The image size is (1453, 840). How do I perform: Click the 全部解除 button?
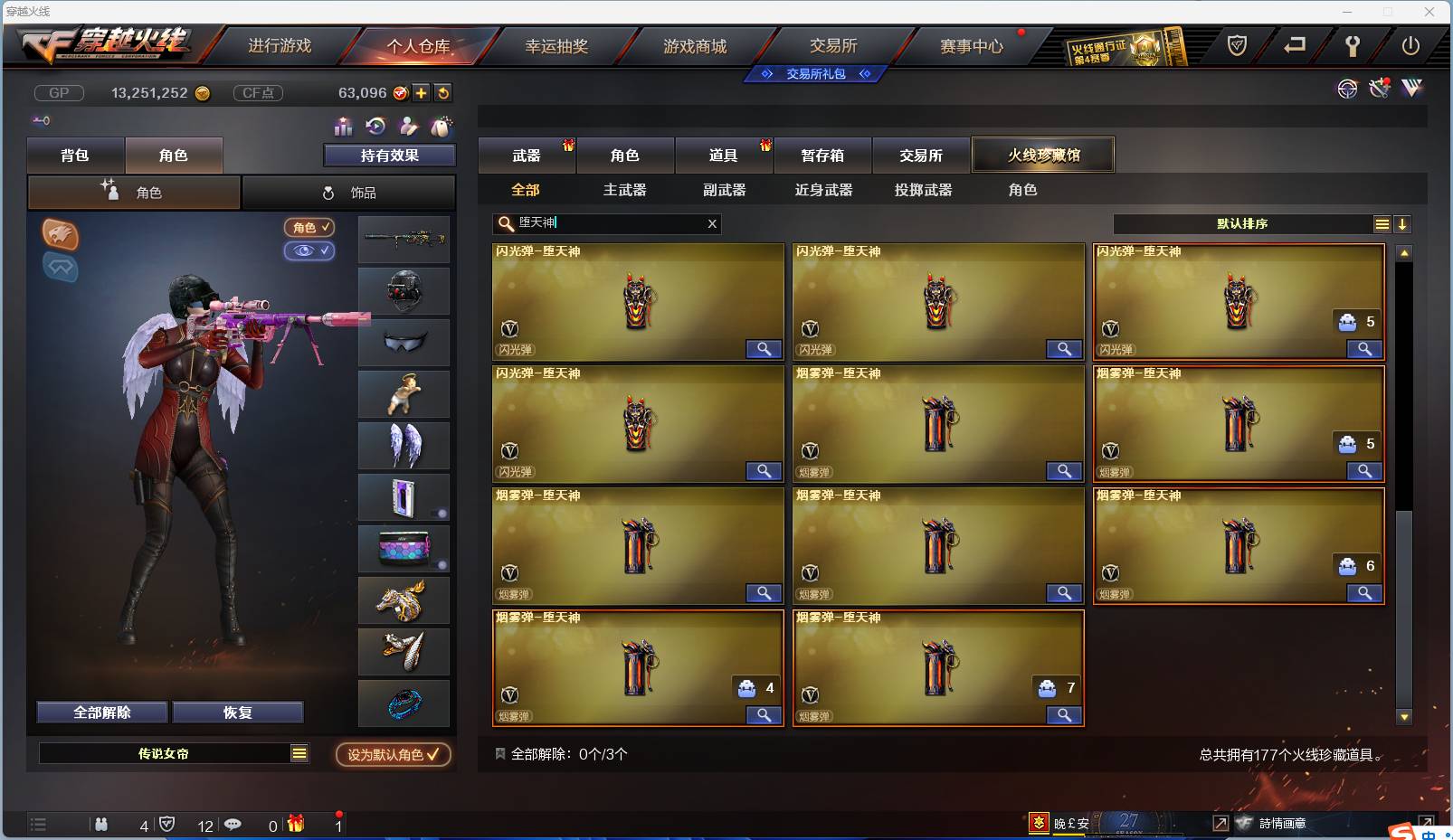(x=101, y=712)
